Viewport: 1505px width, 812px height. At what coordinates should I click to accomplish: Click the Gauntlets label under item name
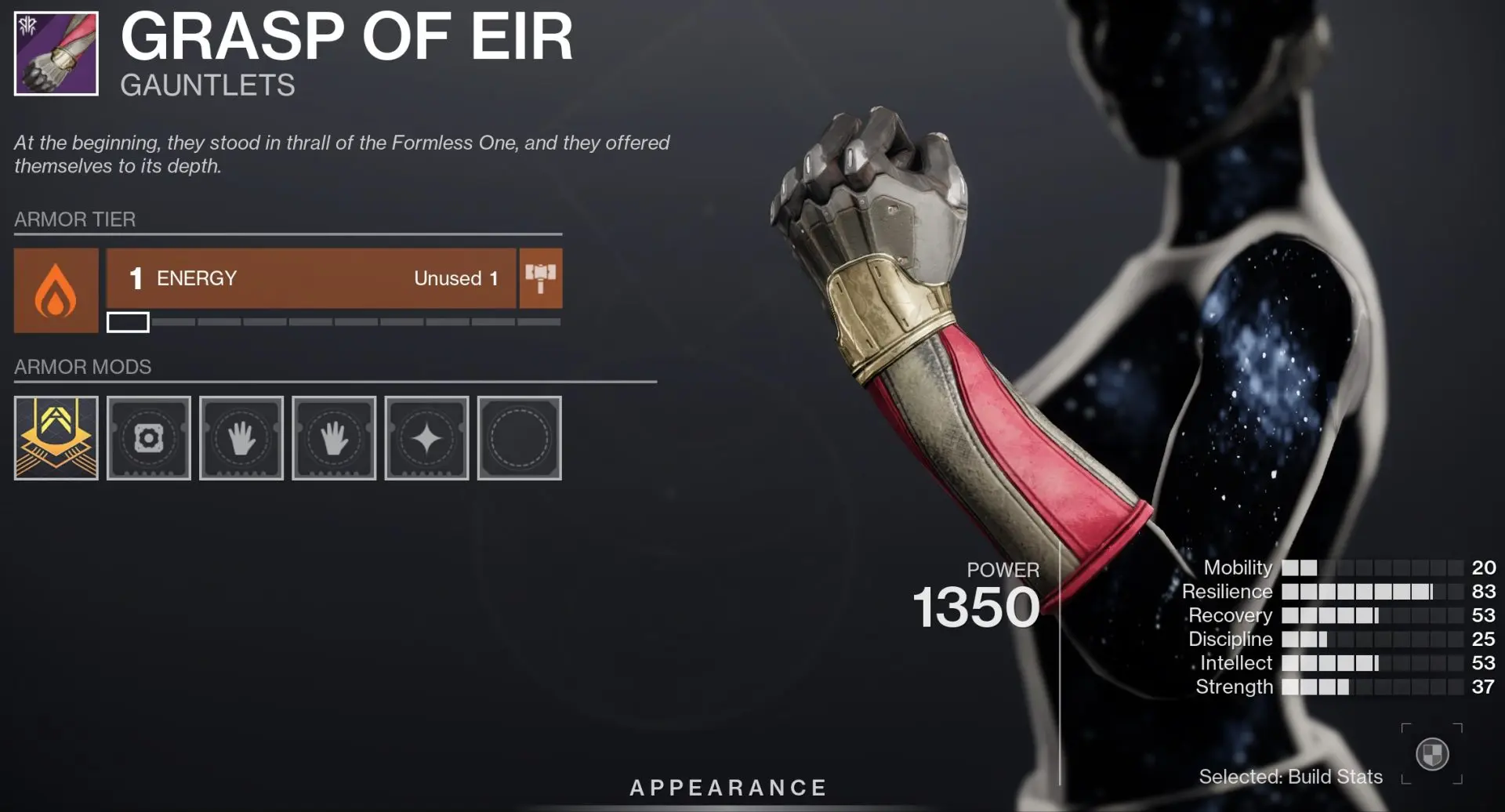tap(207, 86)
